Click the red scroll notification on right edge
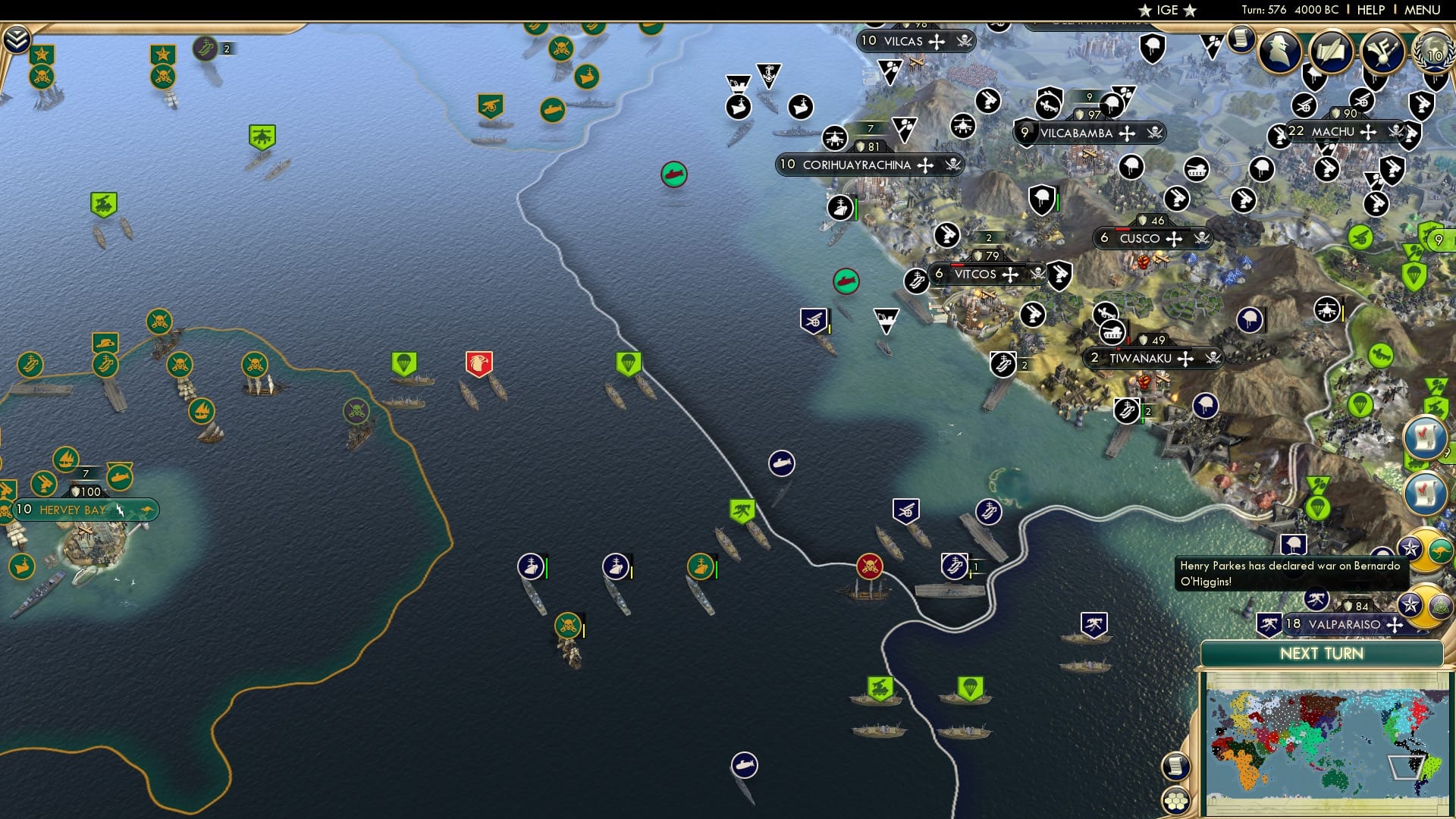This screenshot has height=819, width=1456. pos(1426,438)
